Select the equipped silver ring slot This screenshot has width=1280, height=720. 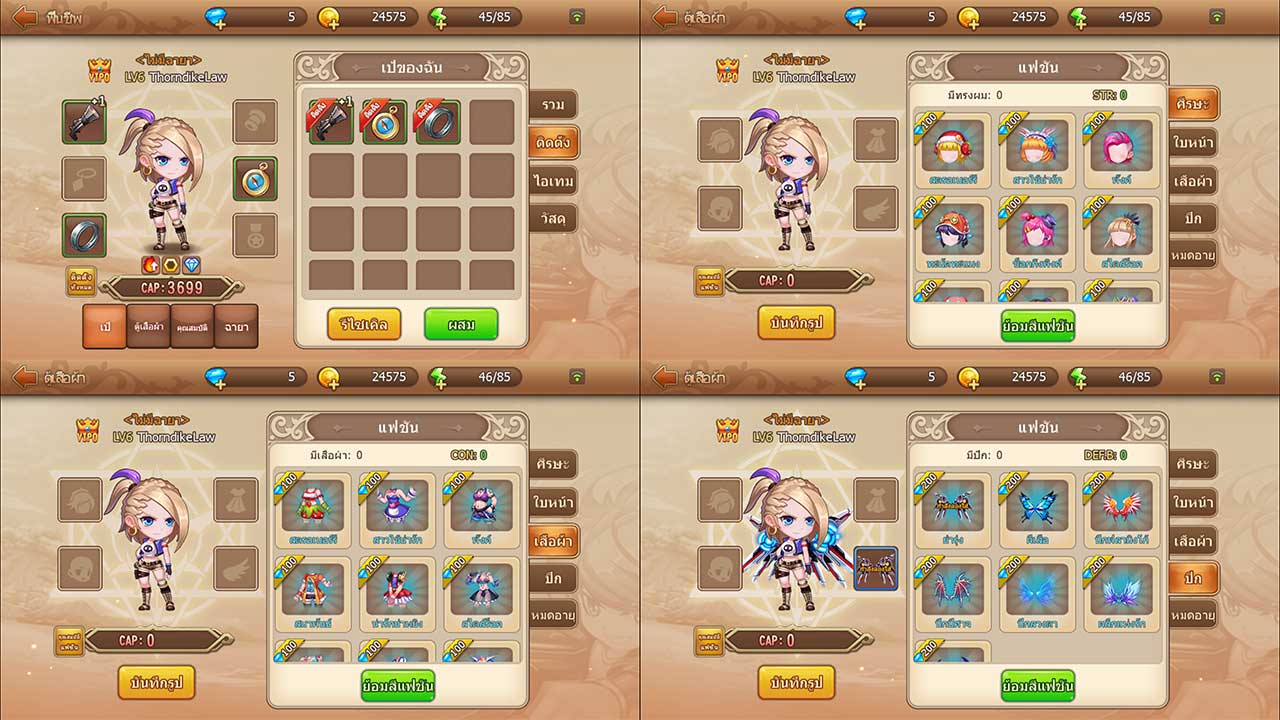pos(84,235)
